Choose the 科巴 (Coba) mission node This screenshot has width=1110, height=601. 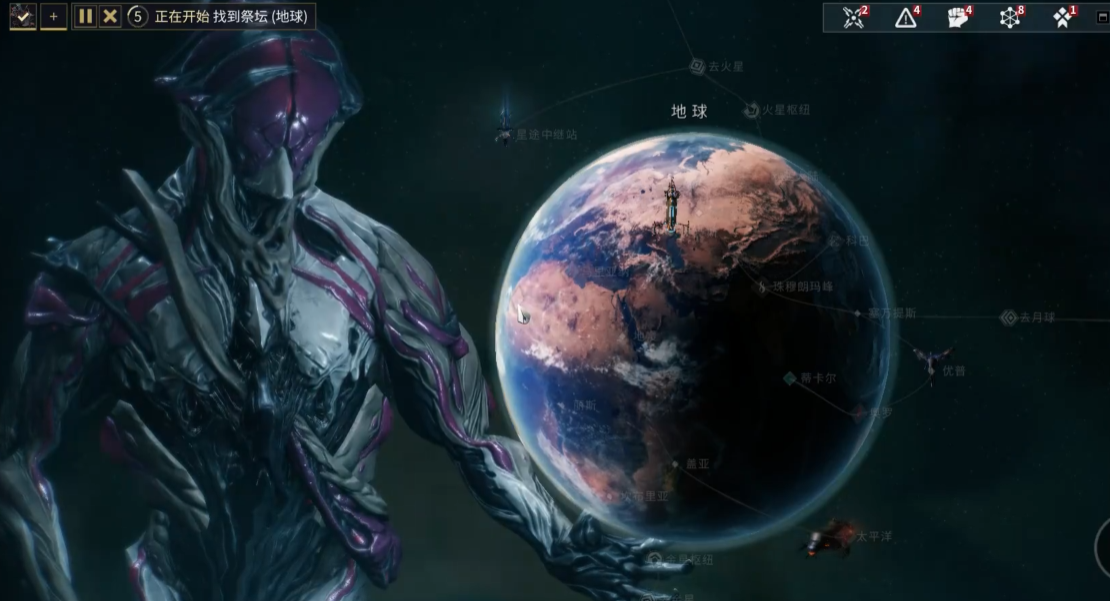835,241
